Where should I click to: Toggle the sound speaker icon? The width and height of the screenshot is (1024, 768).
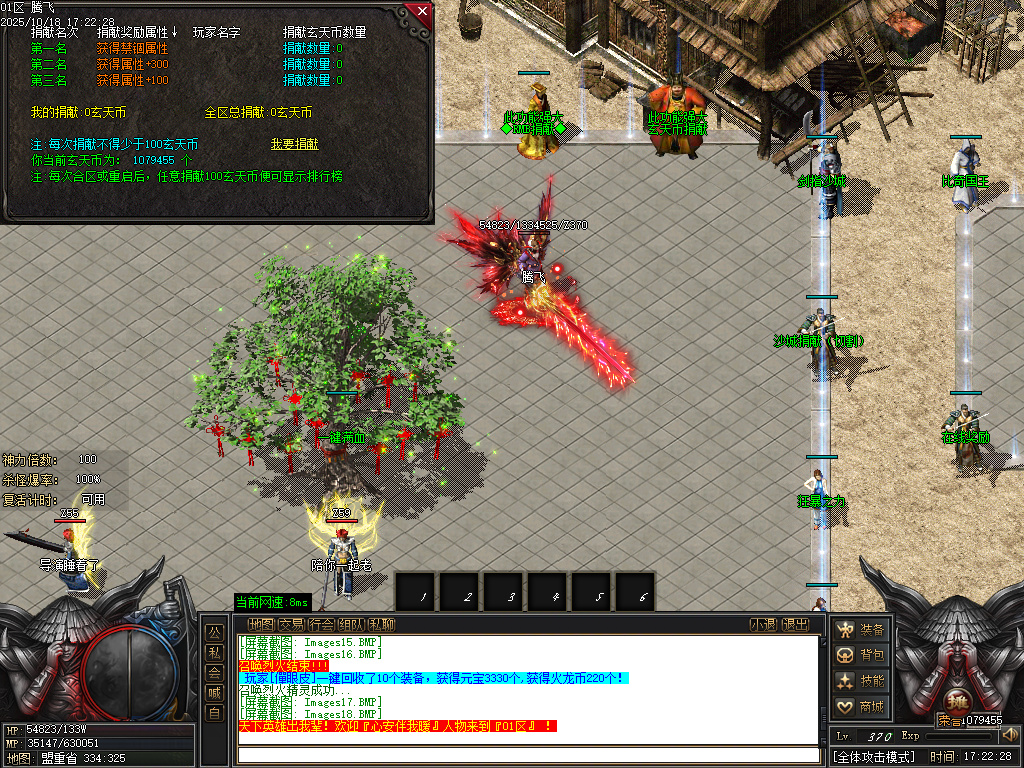click(1009, 736)
